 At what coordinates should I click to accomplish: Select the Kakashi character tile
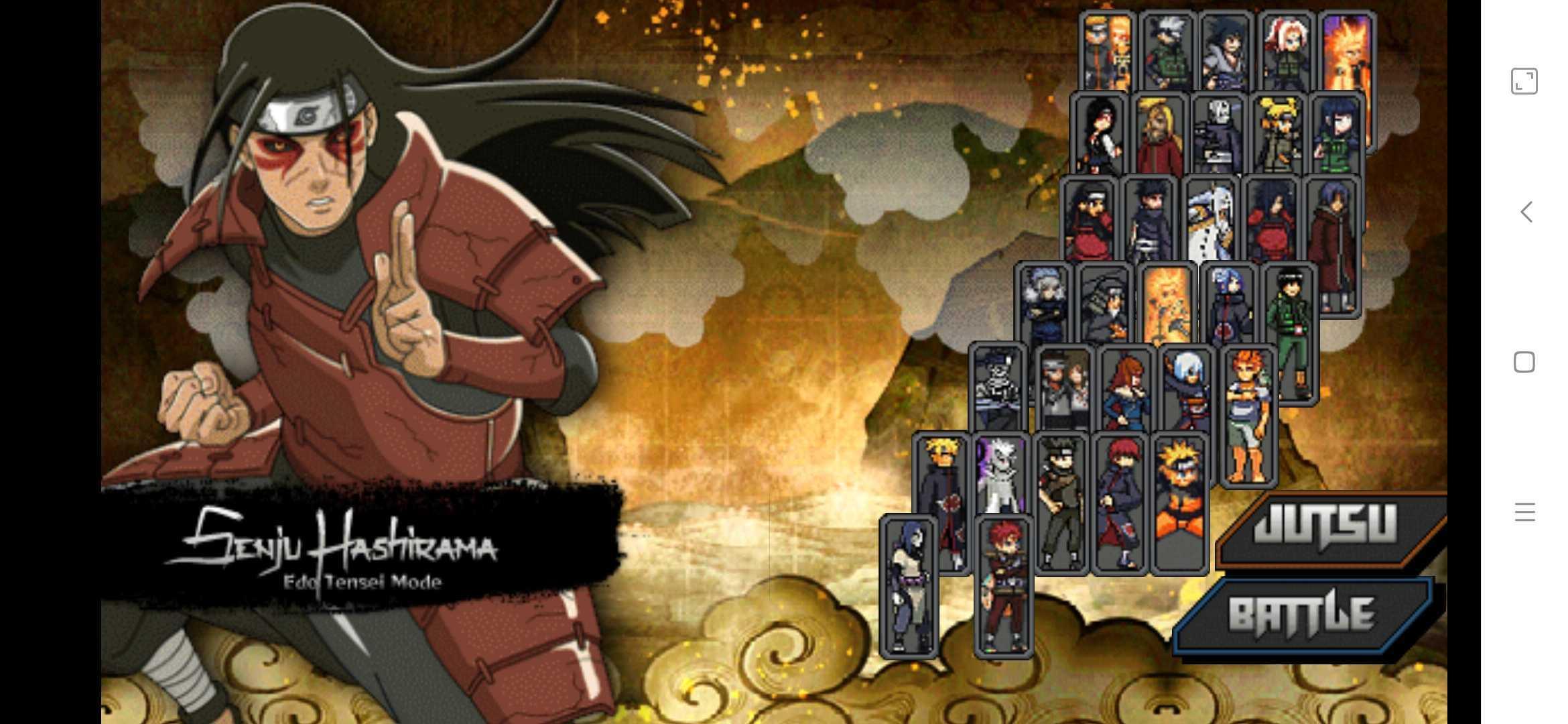coord(1167,52)
